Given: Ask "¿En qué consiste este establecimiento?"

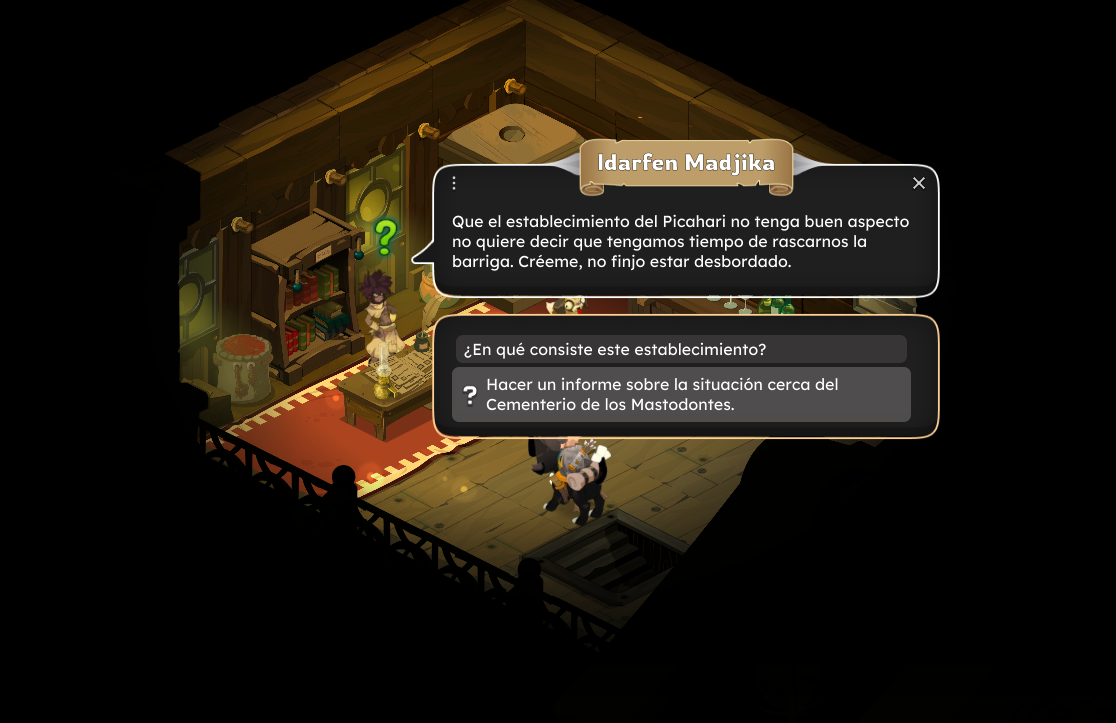Looking at the screenshot, I should [x=680, y=349].
